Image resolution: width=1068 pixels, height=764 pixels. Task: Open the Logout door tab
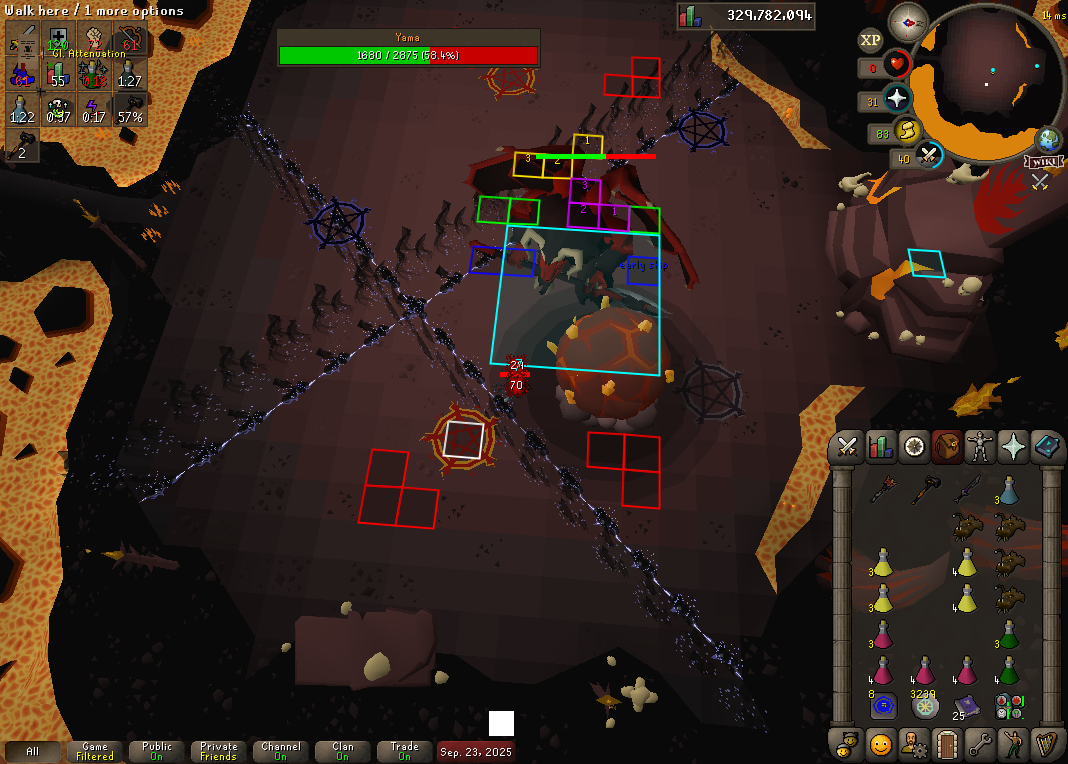click(947, 744)
